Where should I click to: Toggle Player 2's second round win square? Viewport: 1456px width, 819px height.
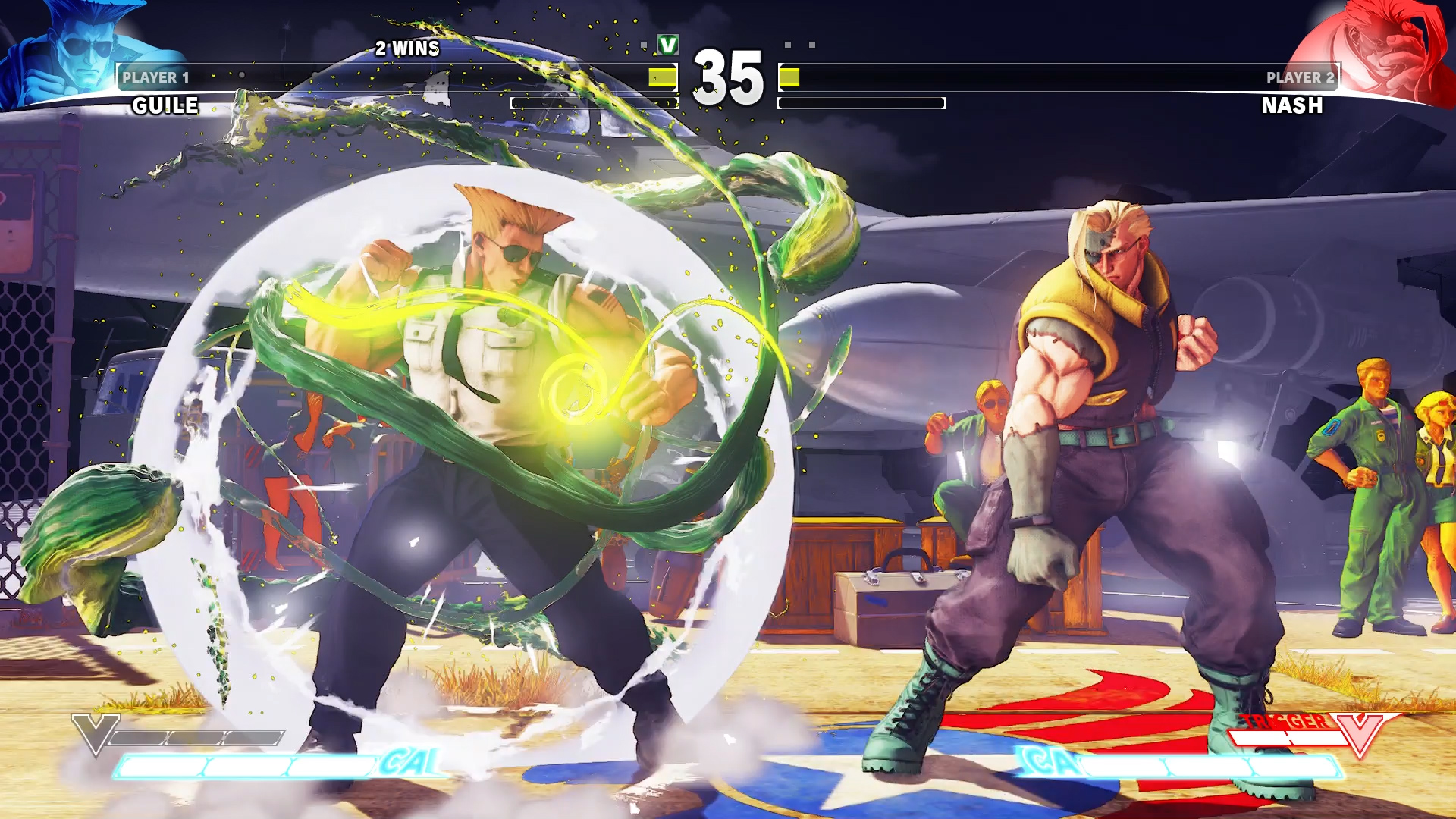pyautogui.click(x=812, y=44)
